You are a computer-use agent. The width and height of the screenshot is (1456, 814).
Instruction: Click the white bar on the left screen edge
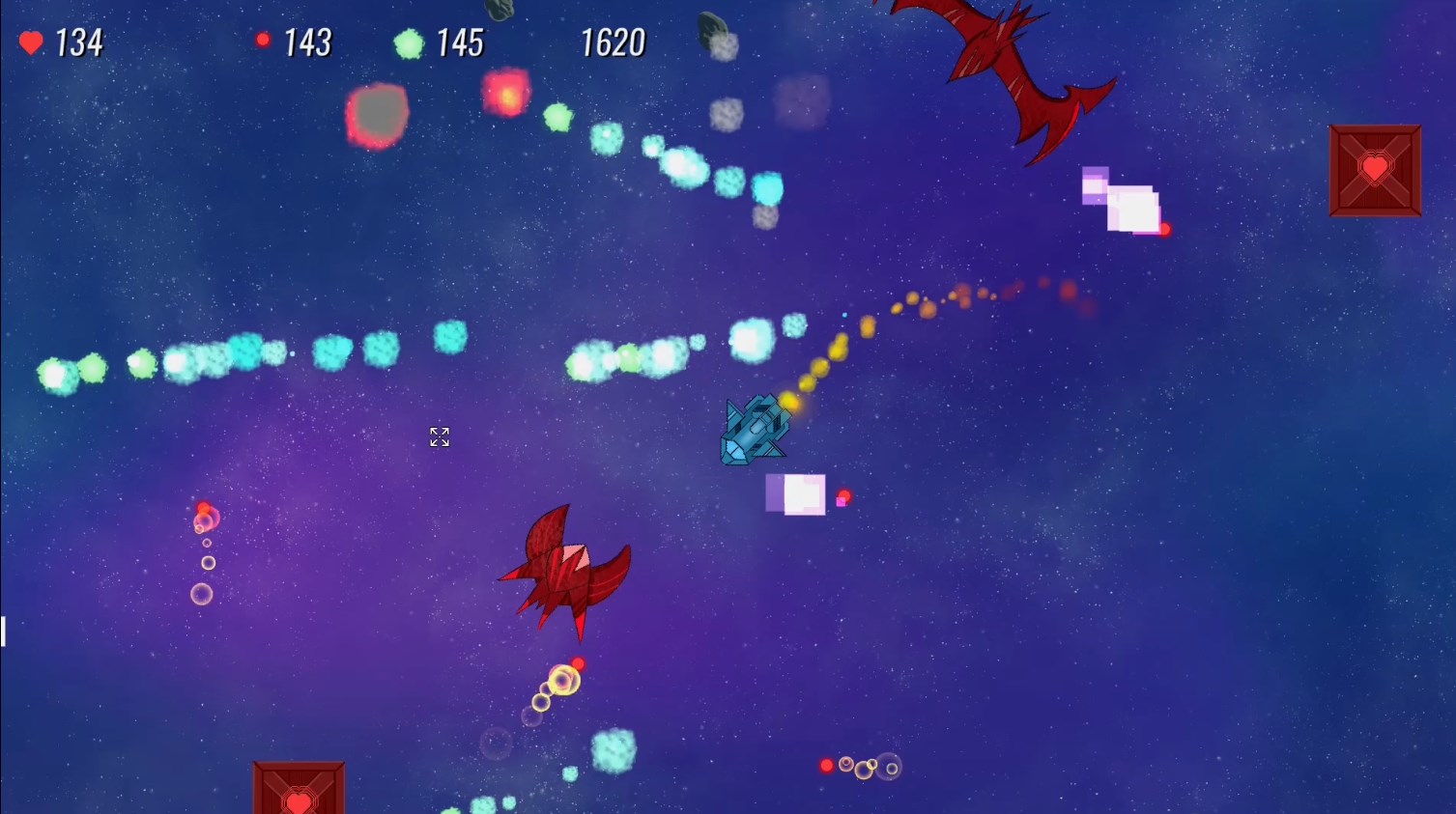click(3, 630)
